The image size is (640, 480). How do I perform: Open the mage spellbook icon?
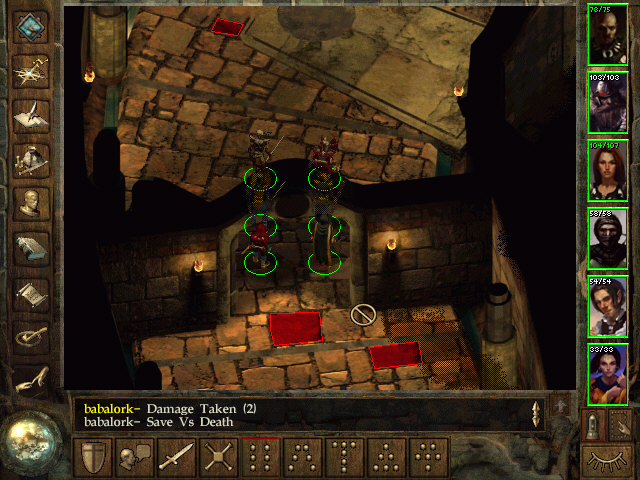(x=33, y=248)
